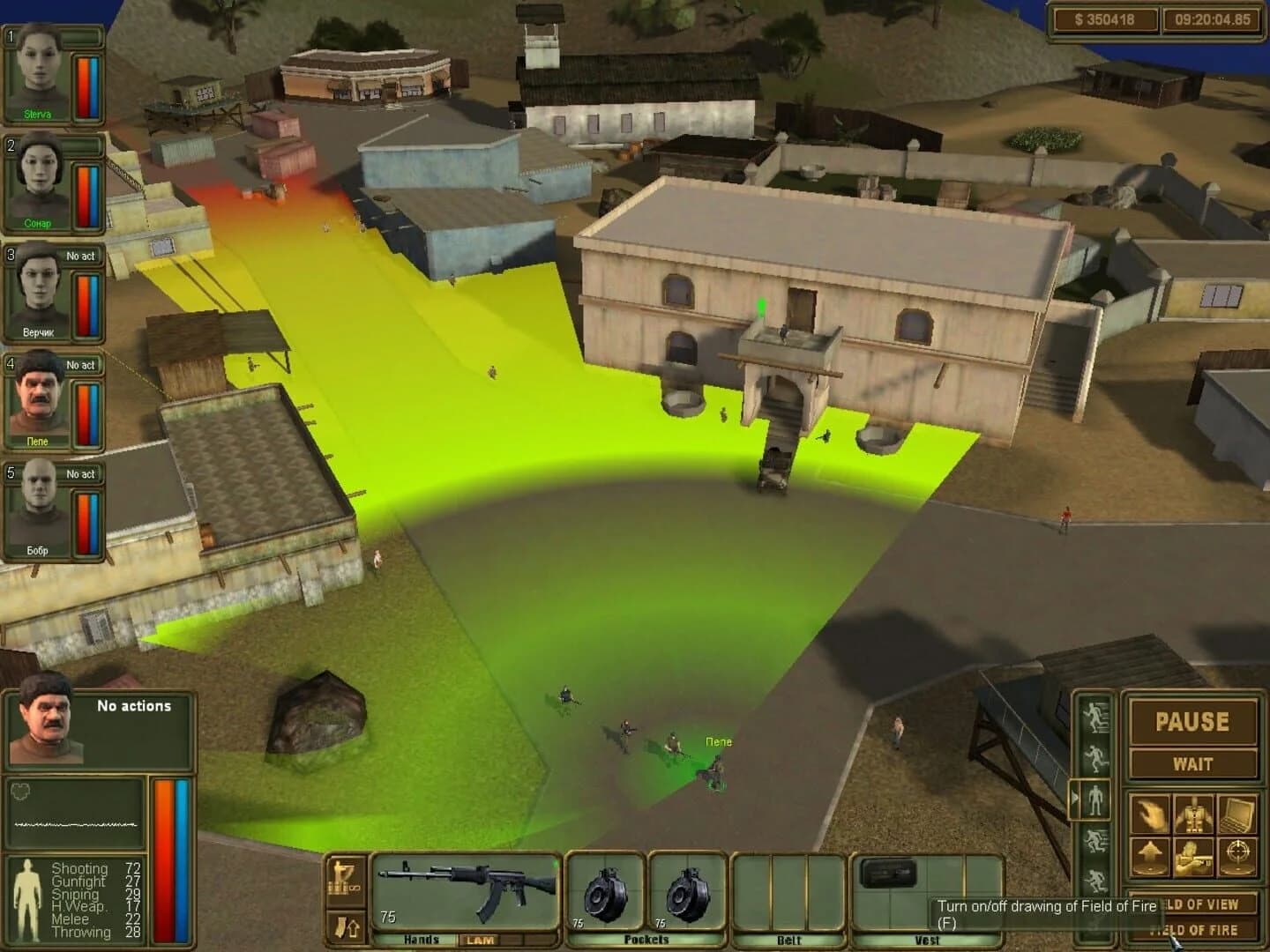Choose the sprinting stance icon
Image resolution: width=1270 pixels, height=952 pixels.
1095,716
